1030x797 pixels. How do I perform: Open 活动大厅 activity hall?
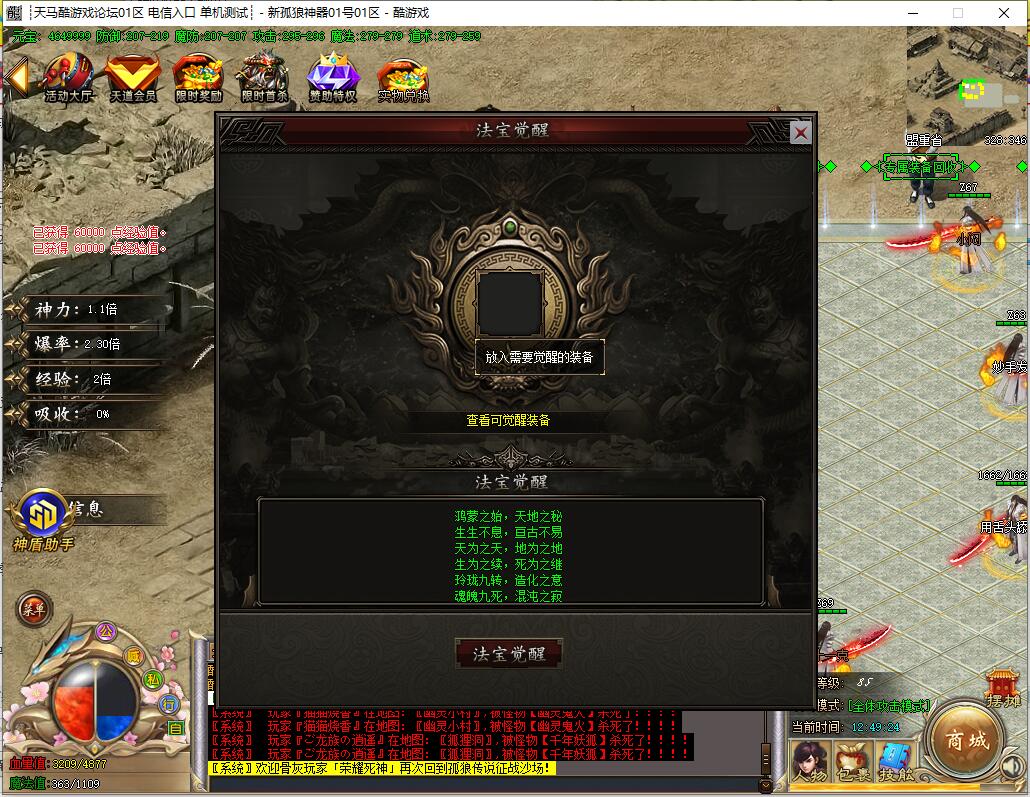(x=67, y=76)
